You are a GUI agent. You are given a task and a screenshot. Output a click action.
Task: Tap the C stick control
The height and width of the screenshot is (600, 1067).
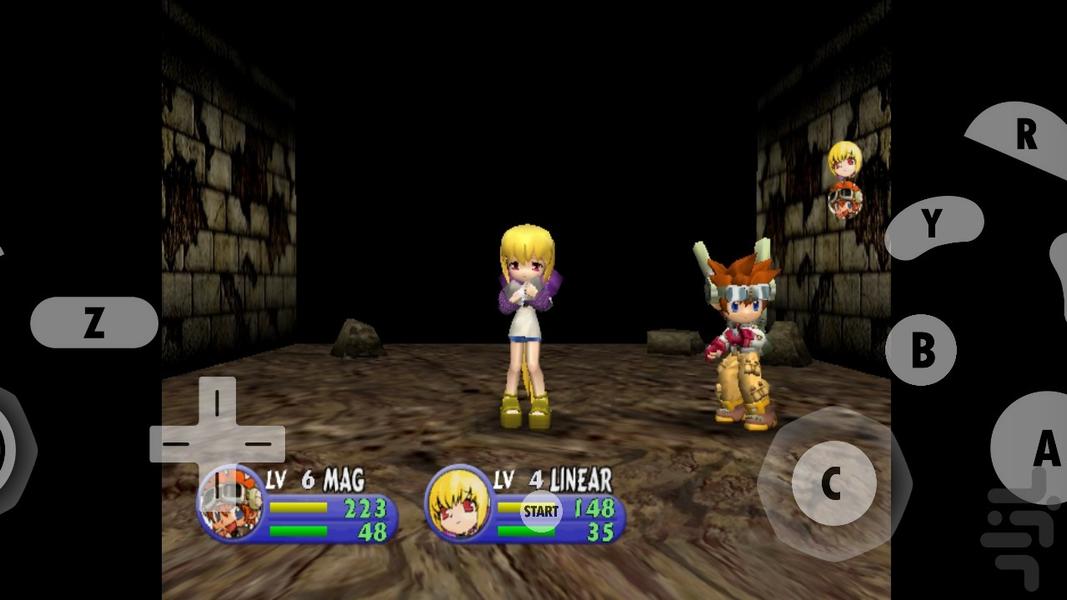click(833, 484)
